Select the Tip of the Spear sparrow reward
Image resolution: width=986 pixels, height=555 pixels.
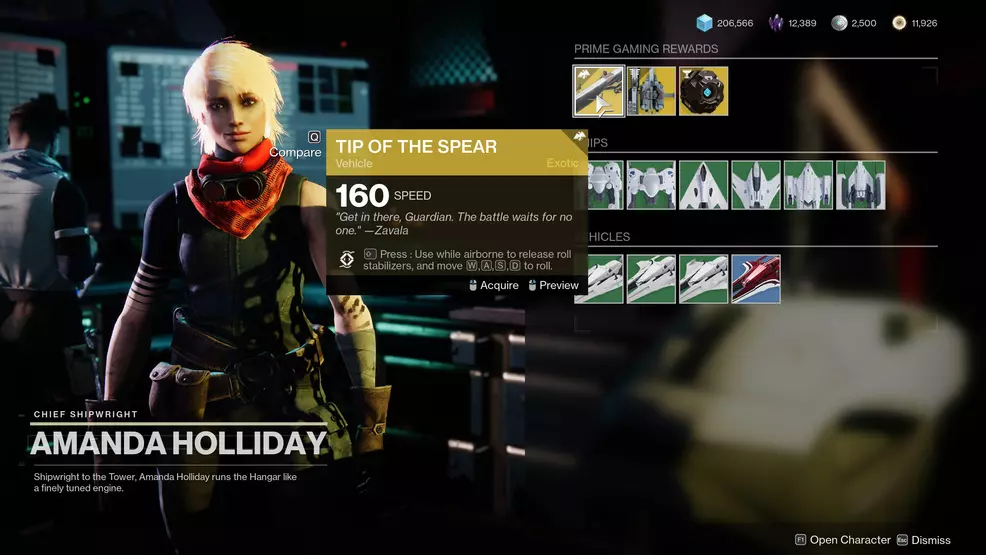tap(599, 91)
